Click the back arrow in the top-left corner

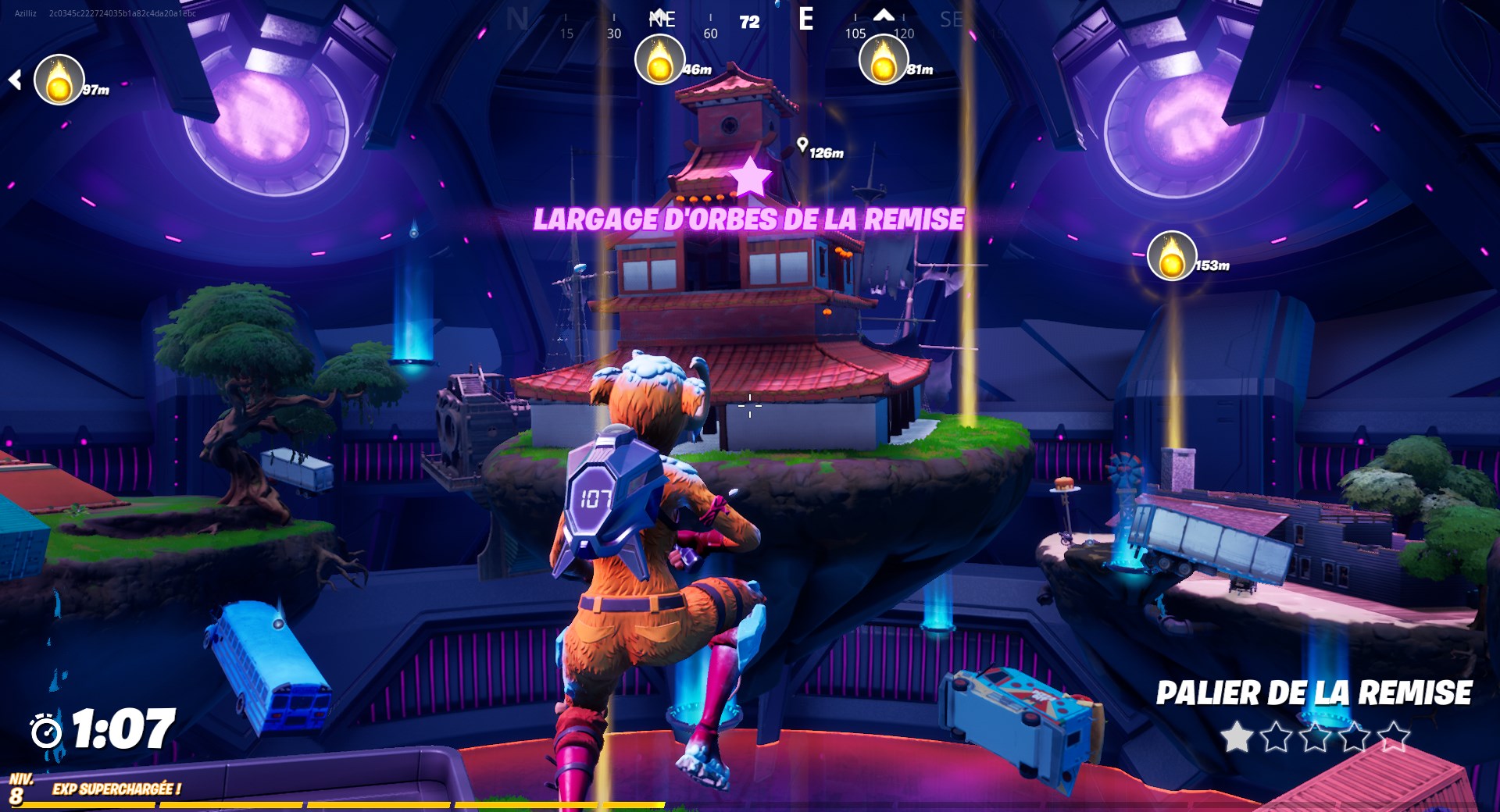coord(16,78)
